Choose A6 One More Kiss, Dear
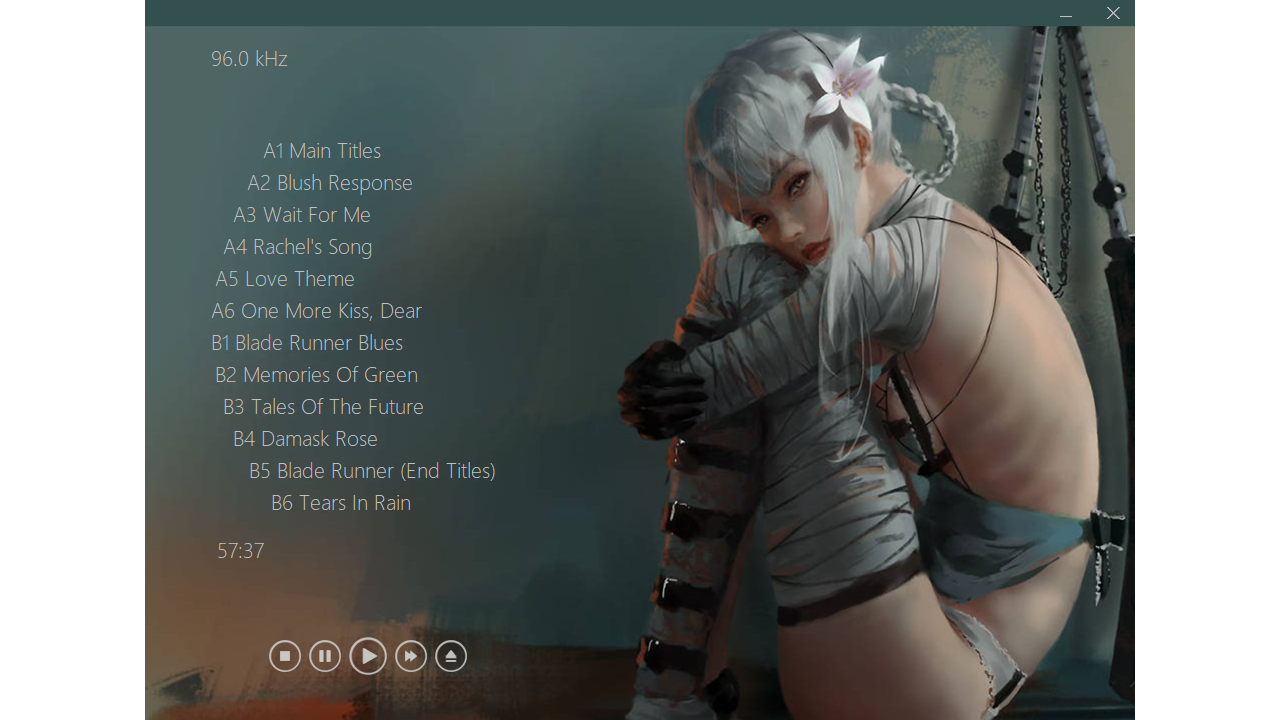 click(x=317, y=311)
